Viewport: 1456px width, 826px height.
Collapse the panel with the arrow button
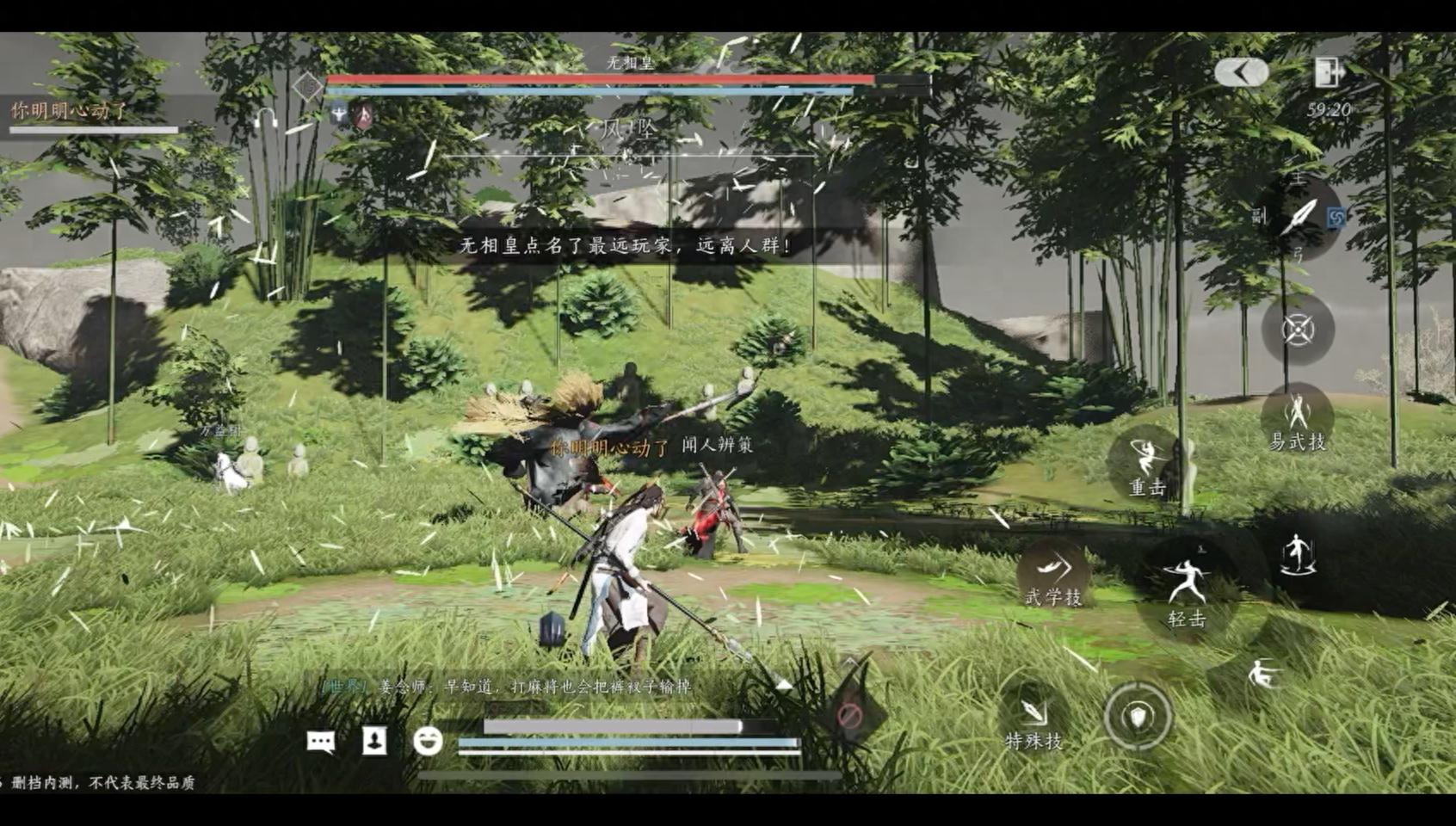(1241, 73)
